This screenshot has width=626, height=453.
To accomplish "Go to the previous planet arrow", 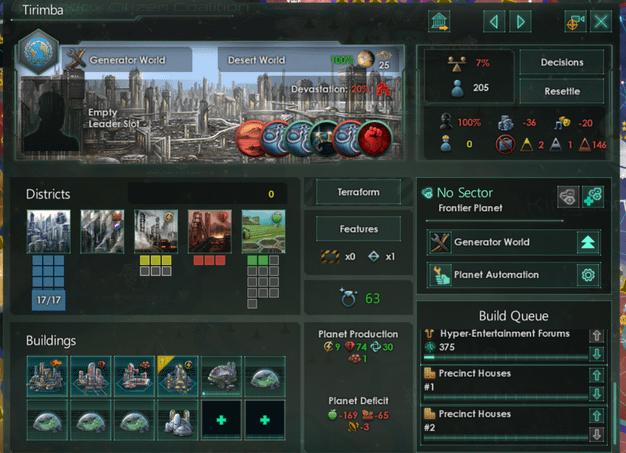I will (493, 21).
